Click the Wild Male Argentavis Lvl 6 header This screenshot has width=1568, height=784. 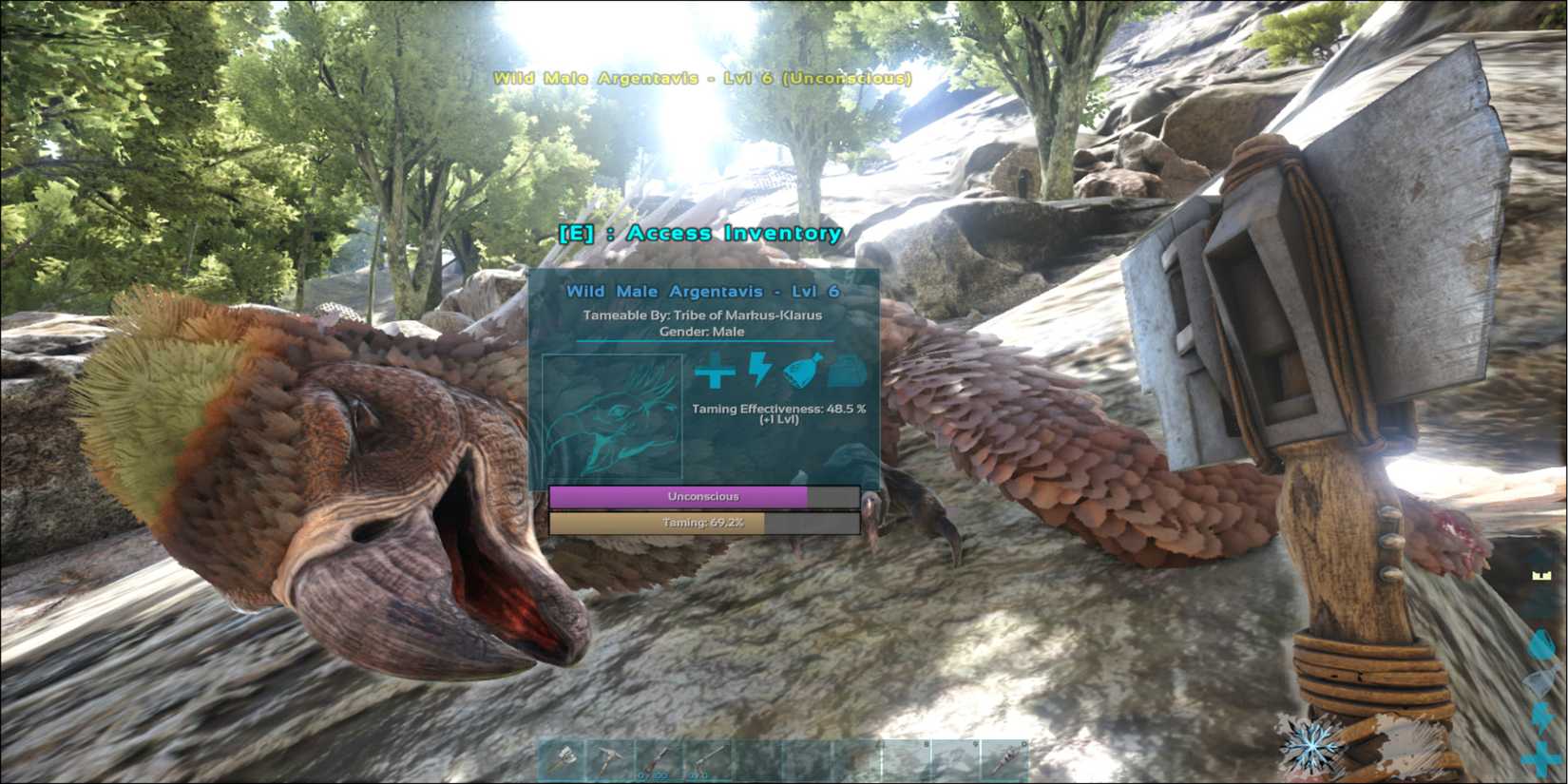(703, 292)
